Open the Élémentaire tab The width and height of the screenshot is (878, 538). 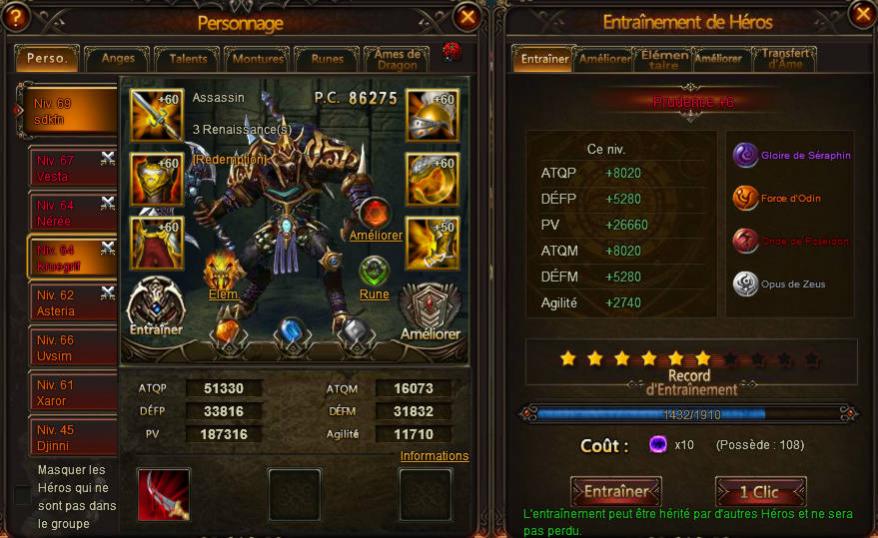click(664, 59)
